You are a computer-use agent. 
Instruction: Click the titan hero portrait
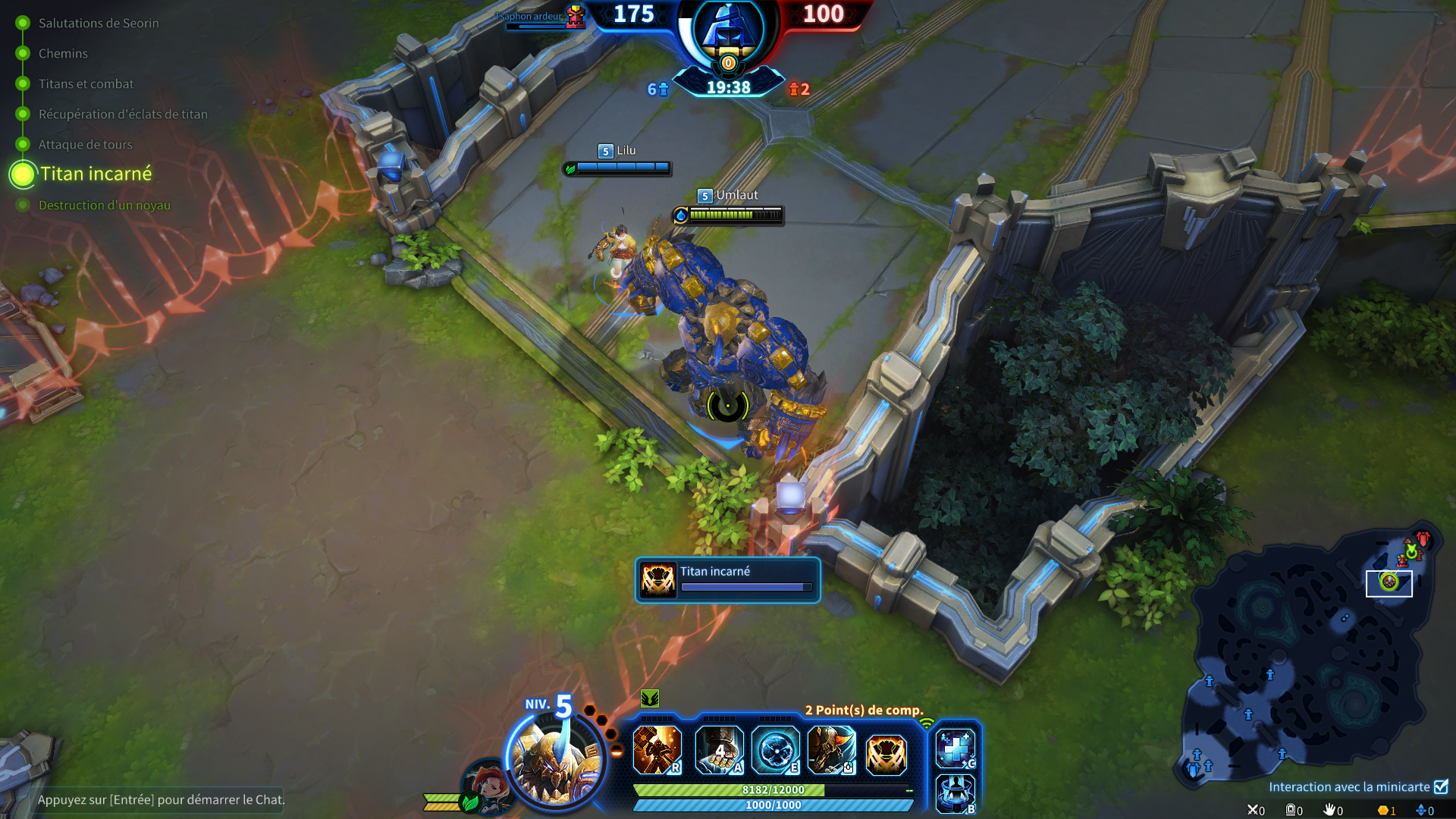[x=555, y=759]
